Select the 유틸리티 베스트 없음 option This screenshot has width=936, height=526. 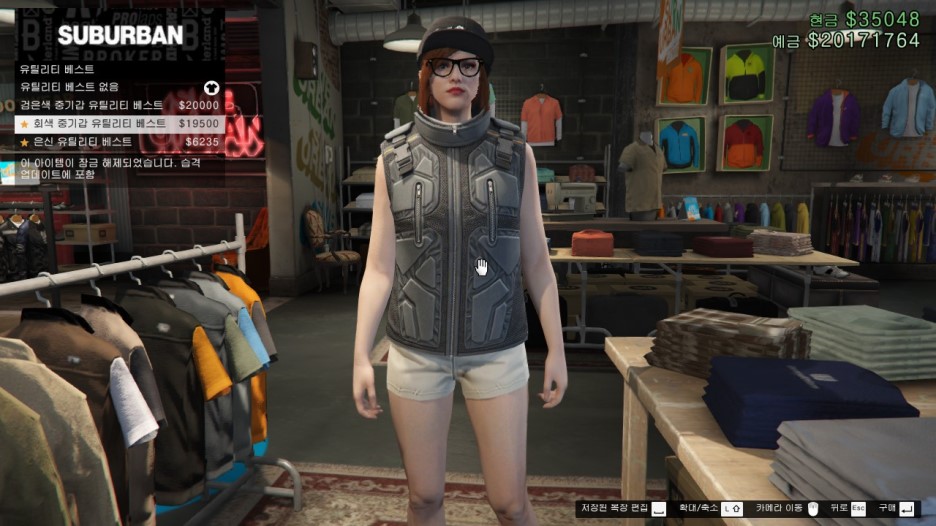[118, 87]
